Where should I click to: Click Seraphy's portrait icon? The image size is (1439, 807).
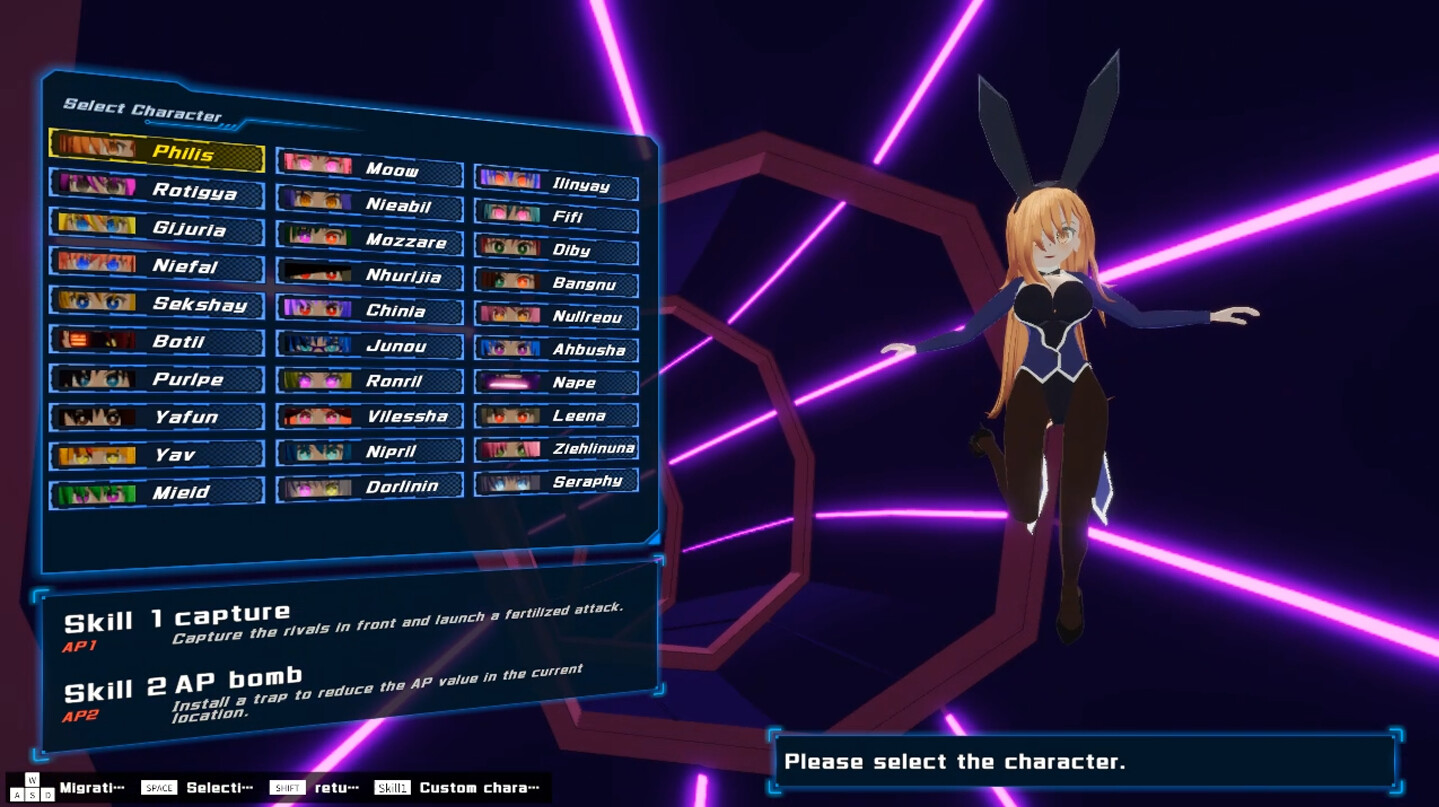511,481
